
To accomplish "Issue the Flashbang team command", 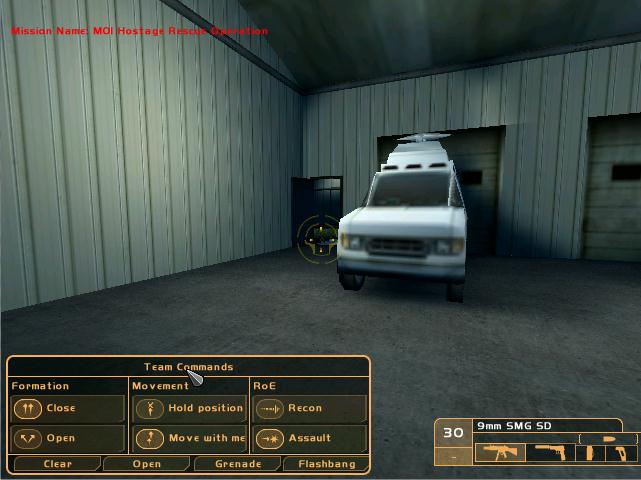I will pos(325,464).
